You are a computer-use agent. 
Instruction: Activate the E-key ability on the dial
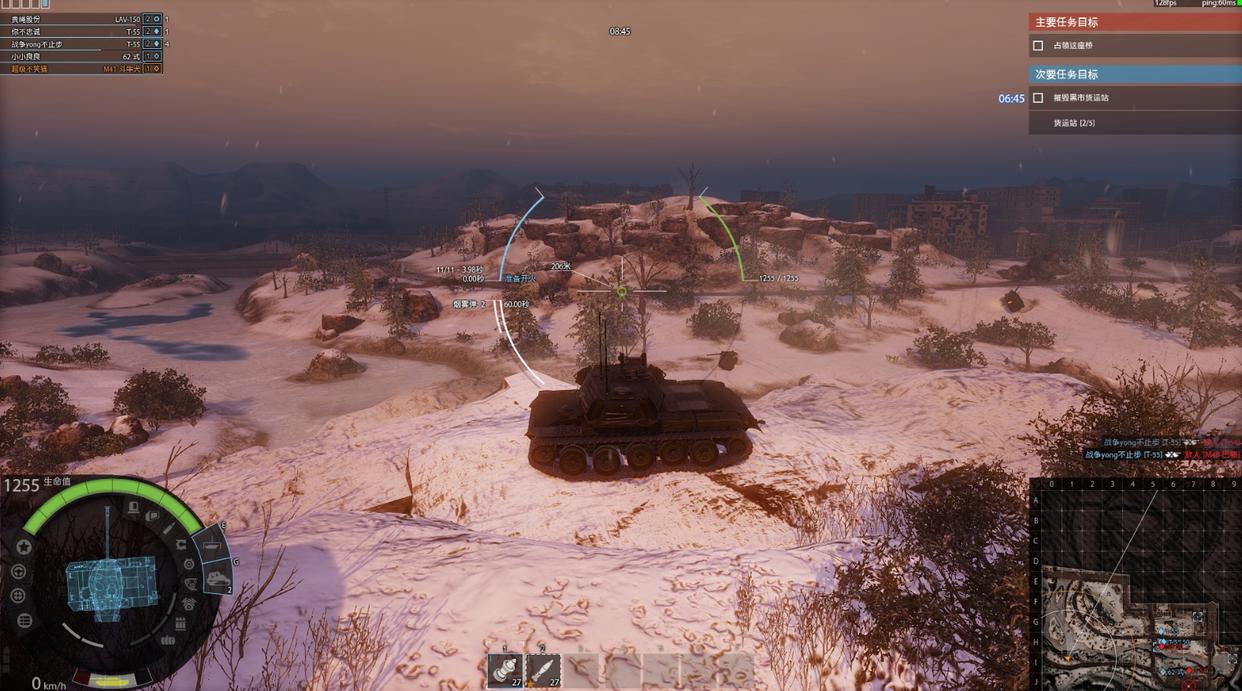coord(211,546)
